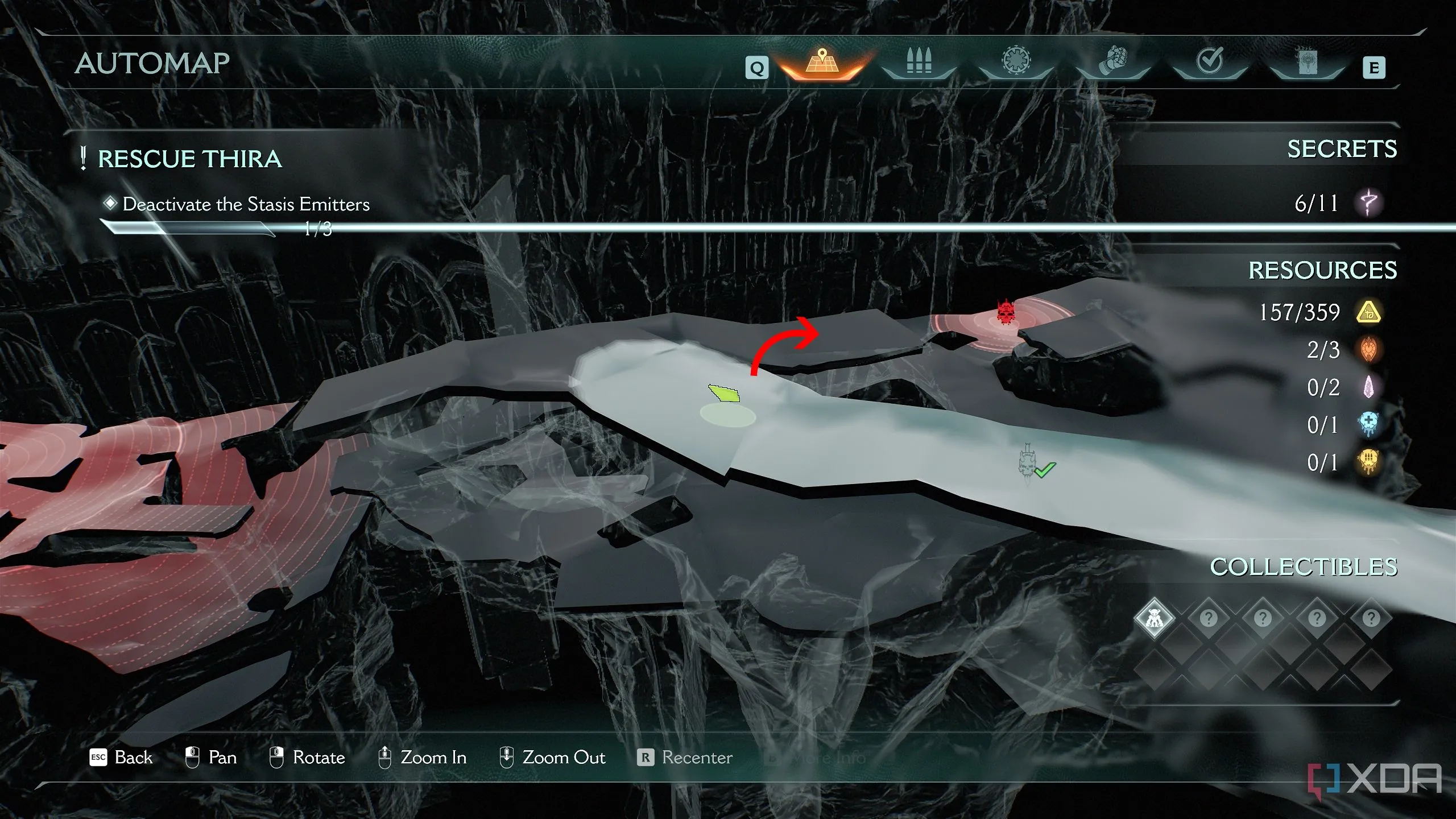Click the green player arrow marker
Viewport: 1456px width, 819px height.
[725, 393]
